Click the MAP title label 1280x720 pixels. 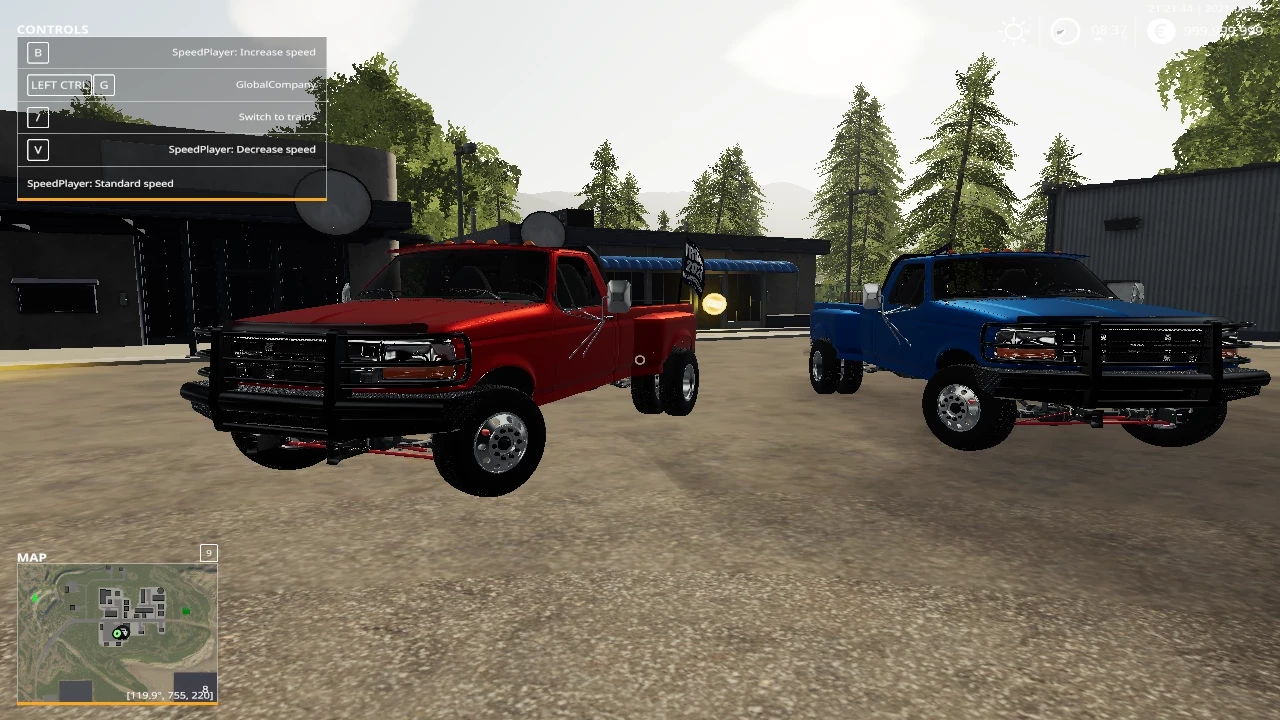31,557
